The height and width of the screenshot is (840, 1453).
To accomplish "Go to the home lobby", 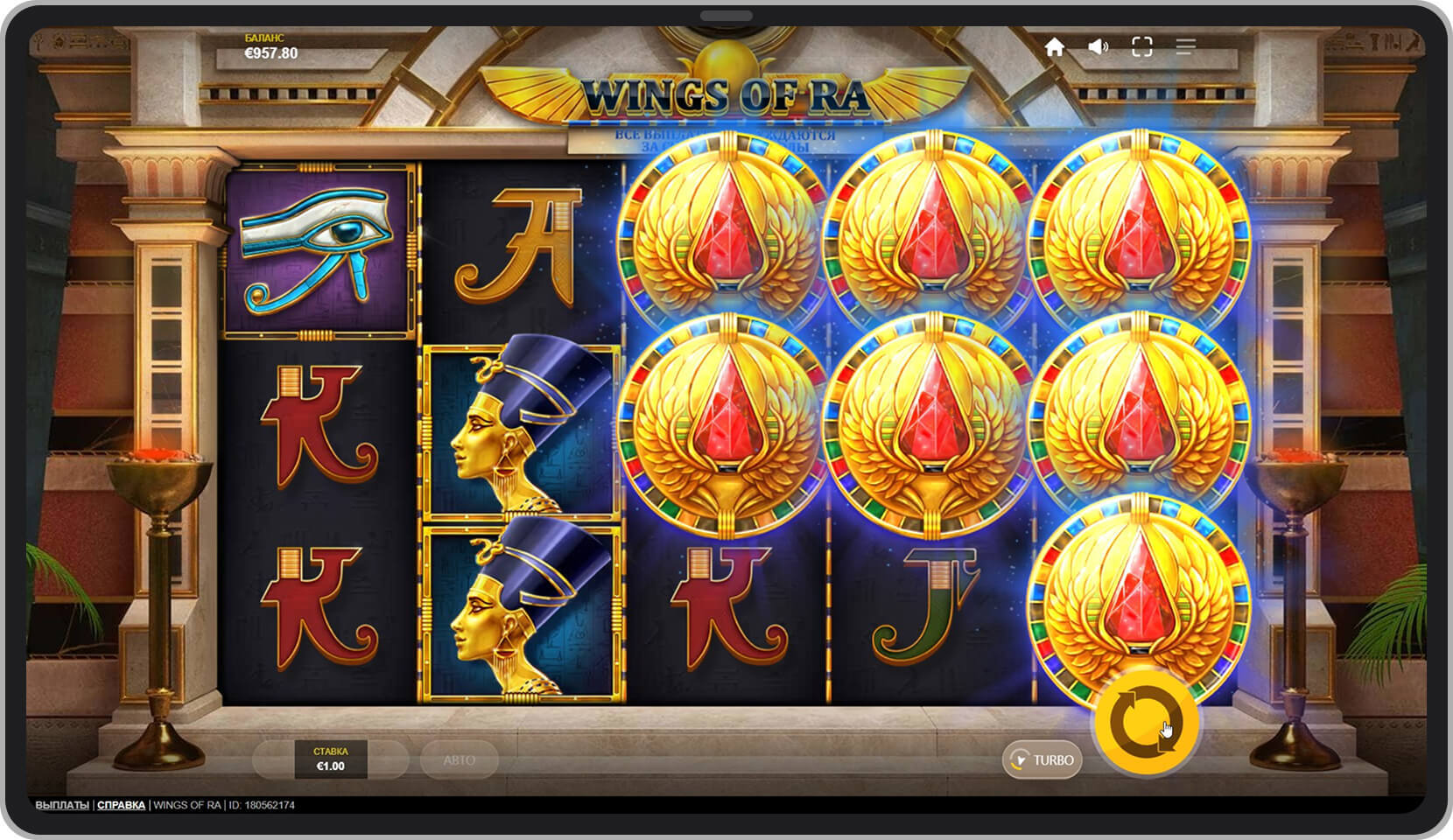I will tap(1055, 47).
